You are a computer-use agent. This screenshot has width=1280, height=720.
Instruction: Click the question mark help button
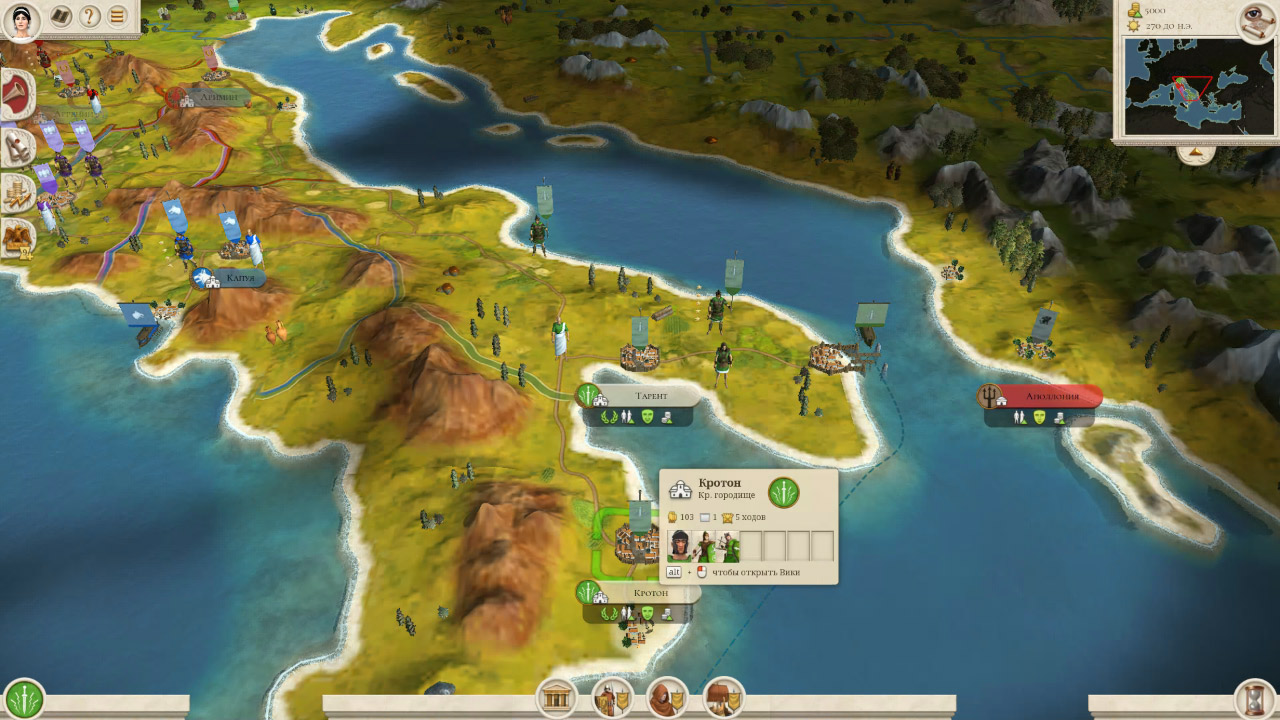90,16
